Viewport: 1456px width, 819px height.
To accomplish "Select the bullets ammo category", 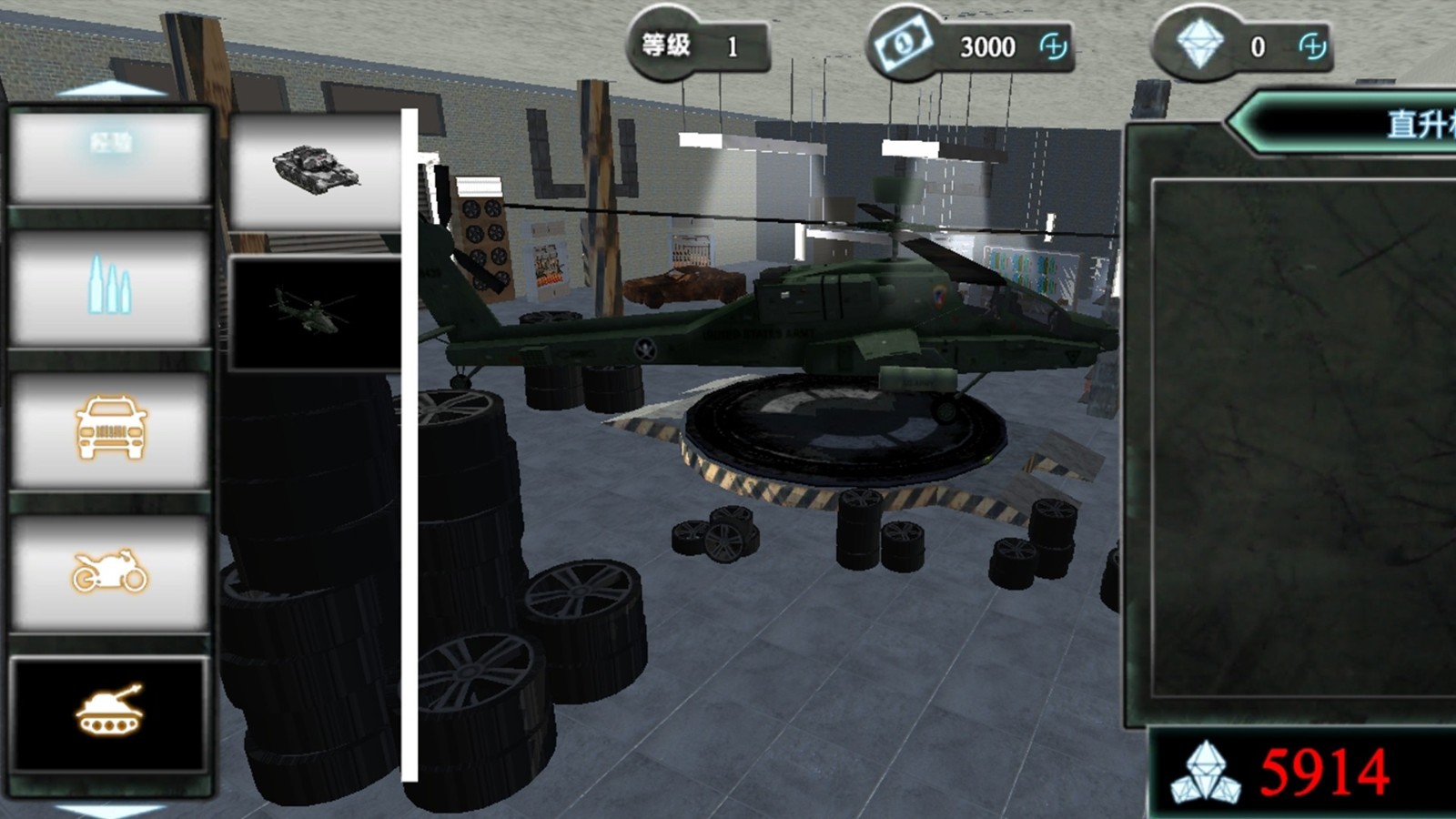I will pos(109,288).
